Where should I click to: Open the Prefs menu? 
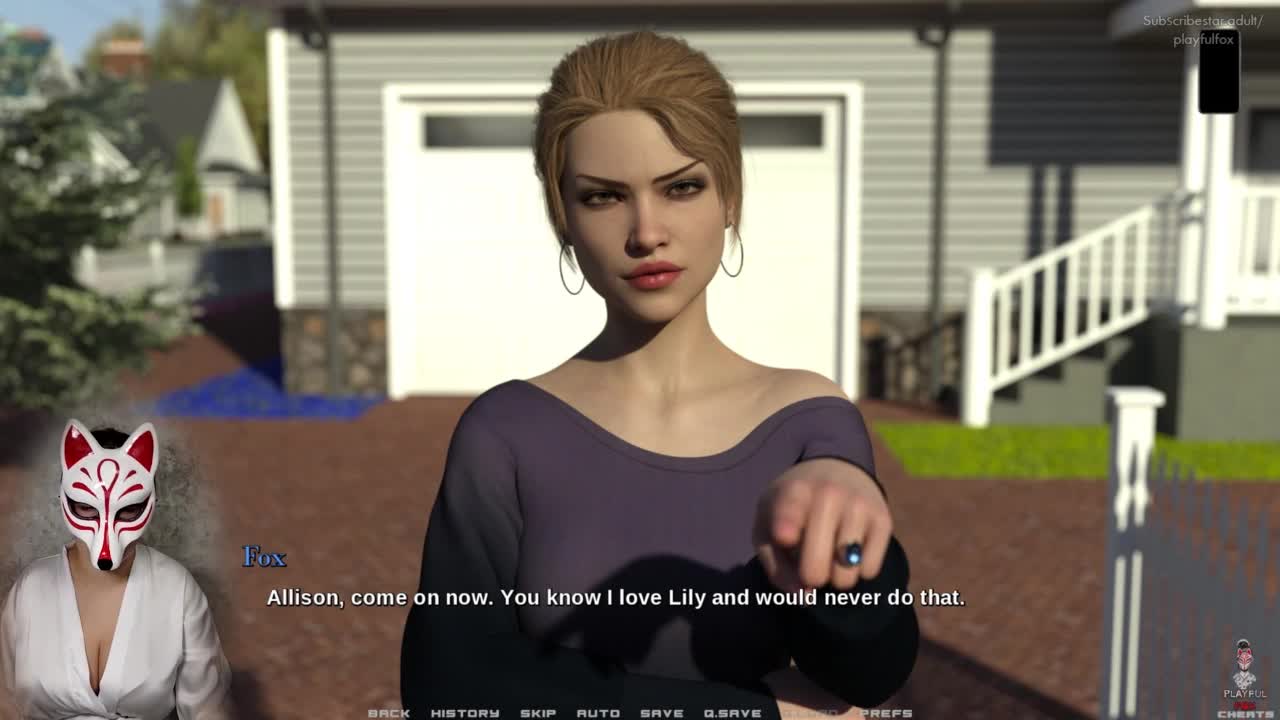886,713
